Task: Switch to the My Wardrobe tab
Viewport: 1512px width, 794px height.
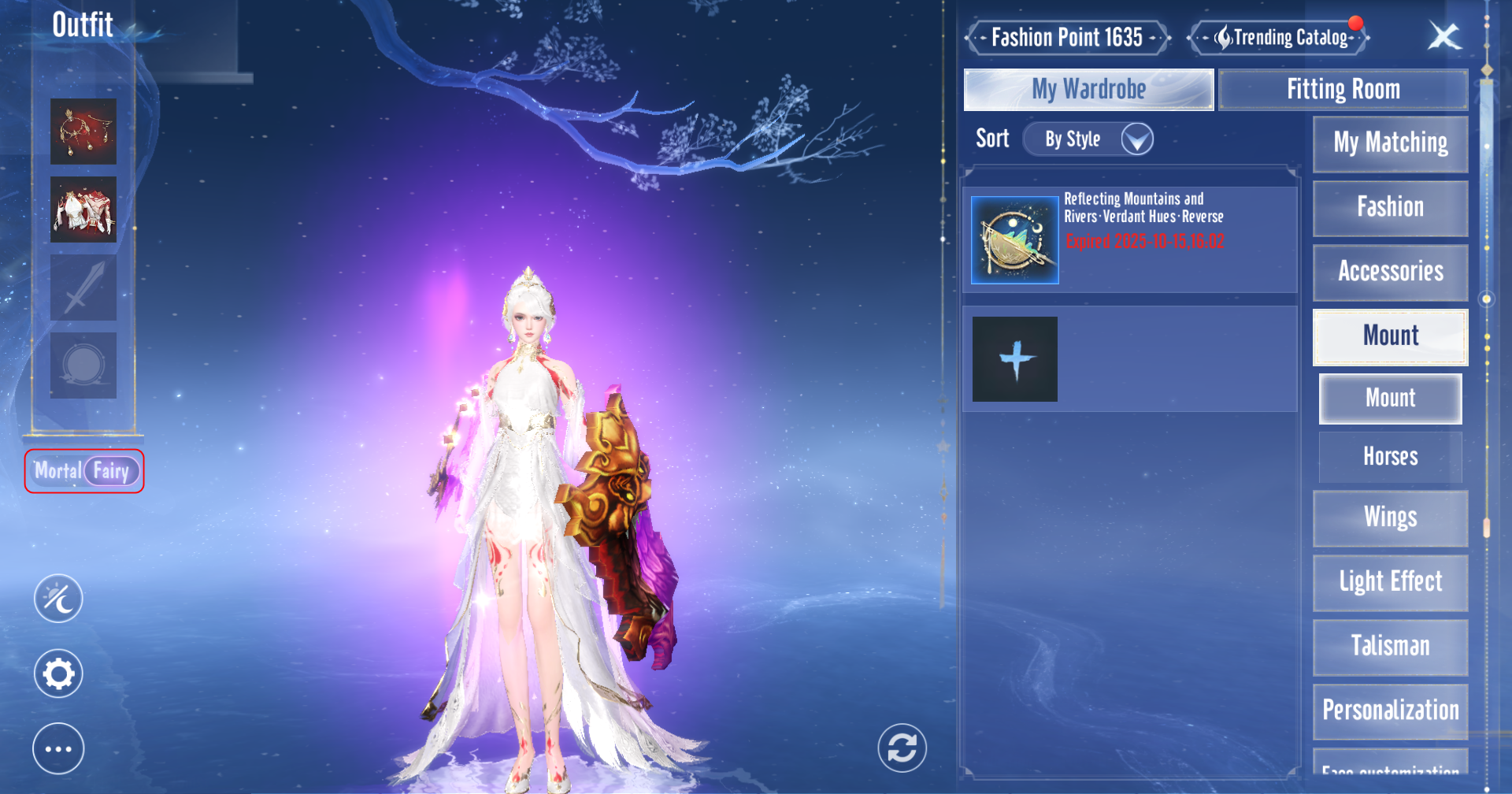Action: pos(1088,90)
